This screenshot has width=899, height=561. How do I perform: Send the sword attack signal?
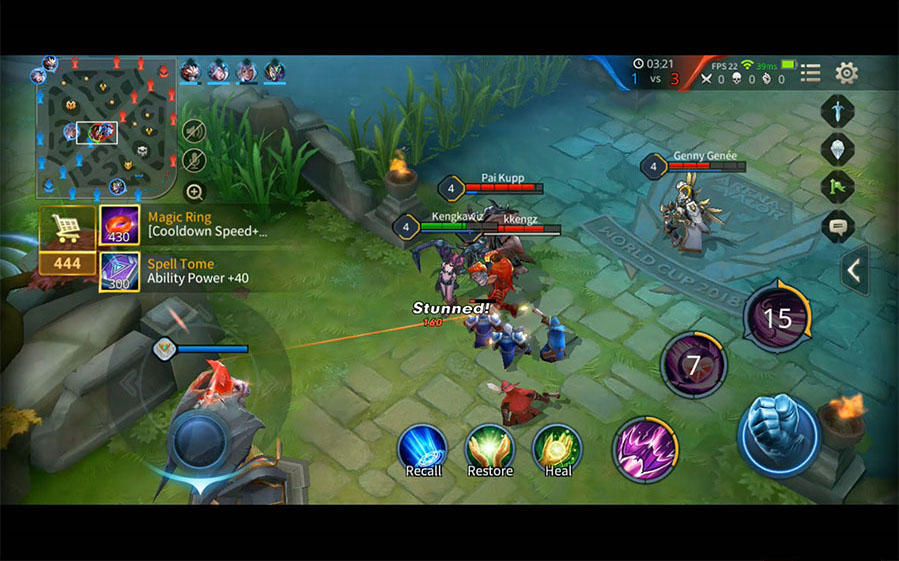point(837,110)
